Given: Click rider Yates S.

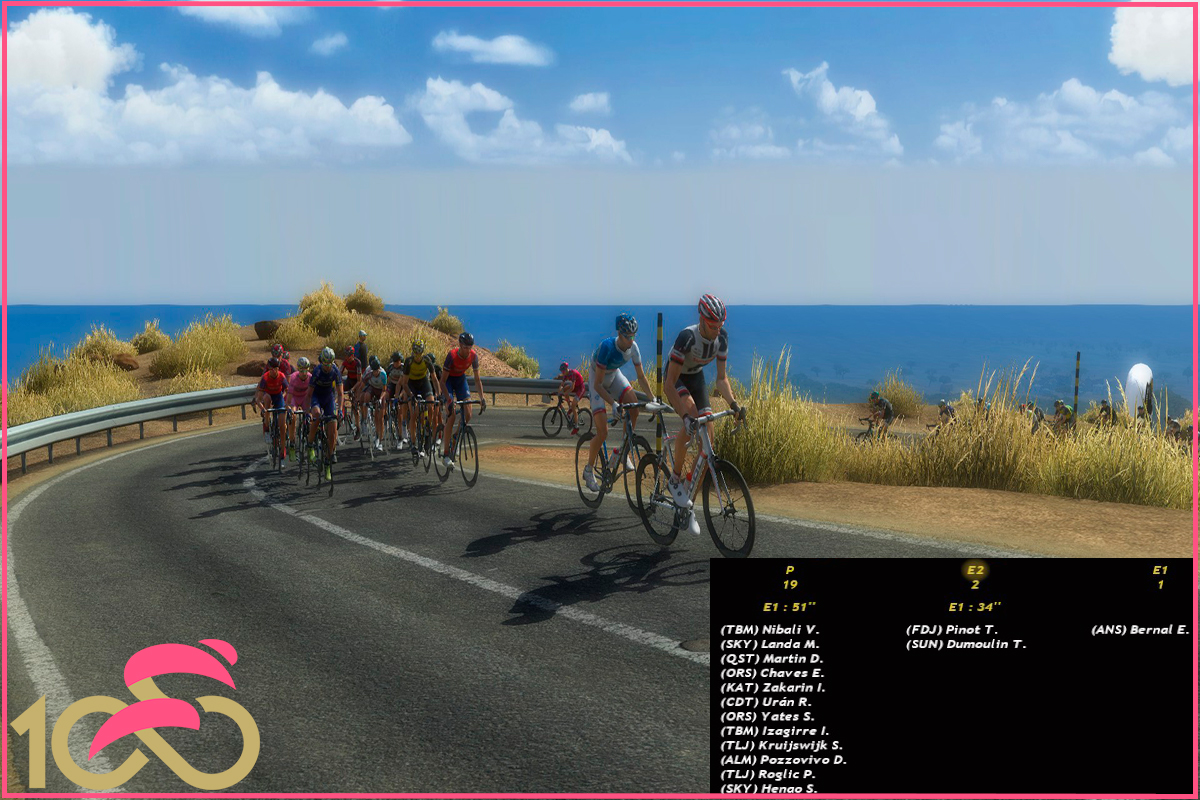Looking at the screenshot, I should point(767,717).
